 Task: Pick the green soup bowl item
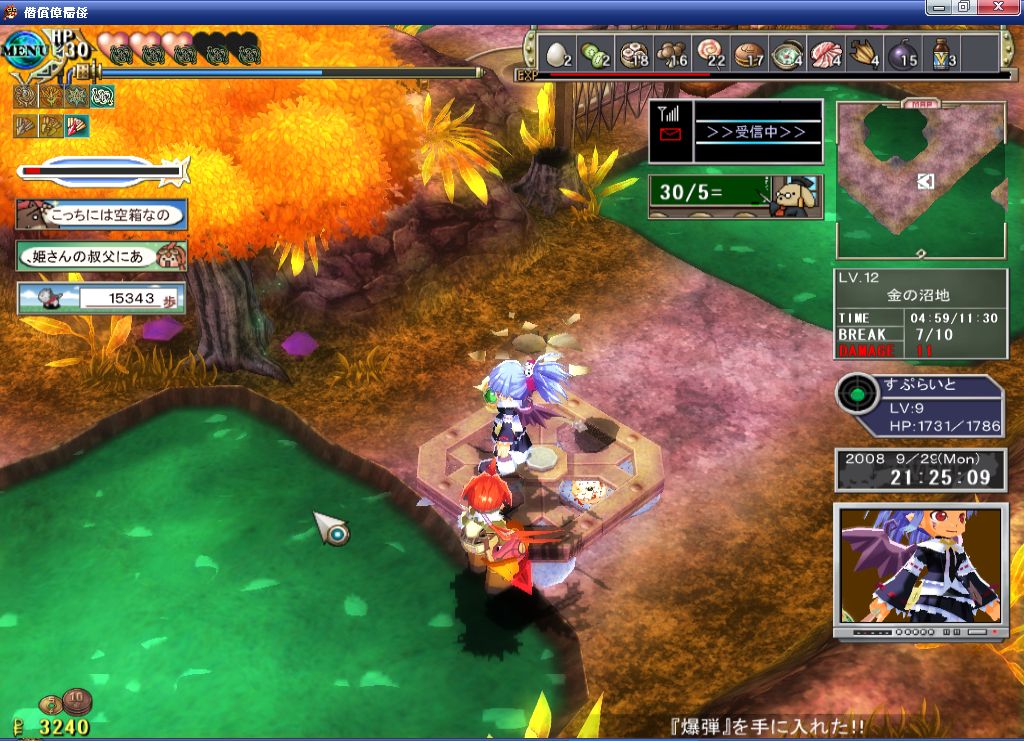[x=787, y=53]
